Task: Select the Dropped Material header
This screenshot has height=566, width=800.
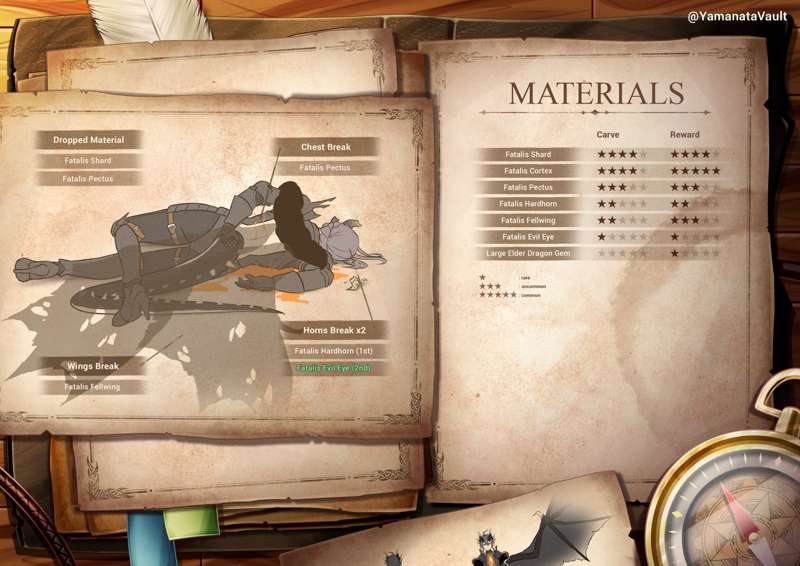Action: [x=88, y=140]
